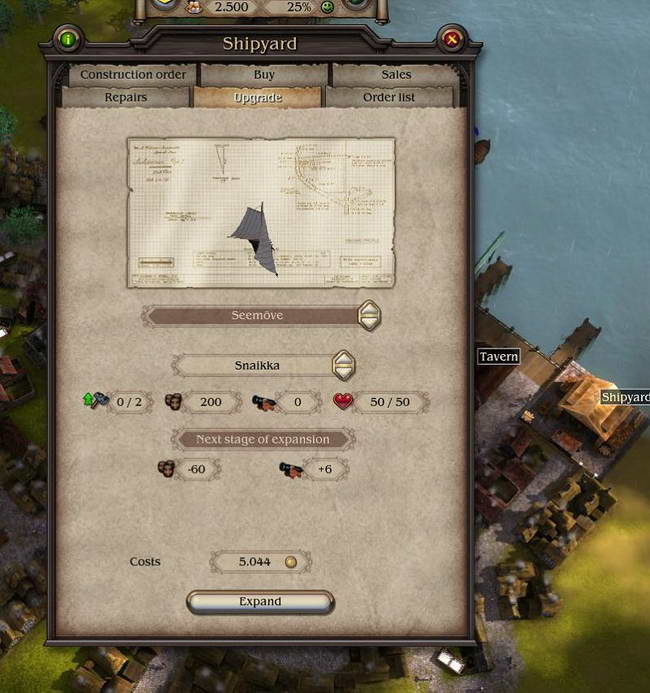Go to the Repairs tab
Screen dimensions: 650x693
click(126, 98)
